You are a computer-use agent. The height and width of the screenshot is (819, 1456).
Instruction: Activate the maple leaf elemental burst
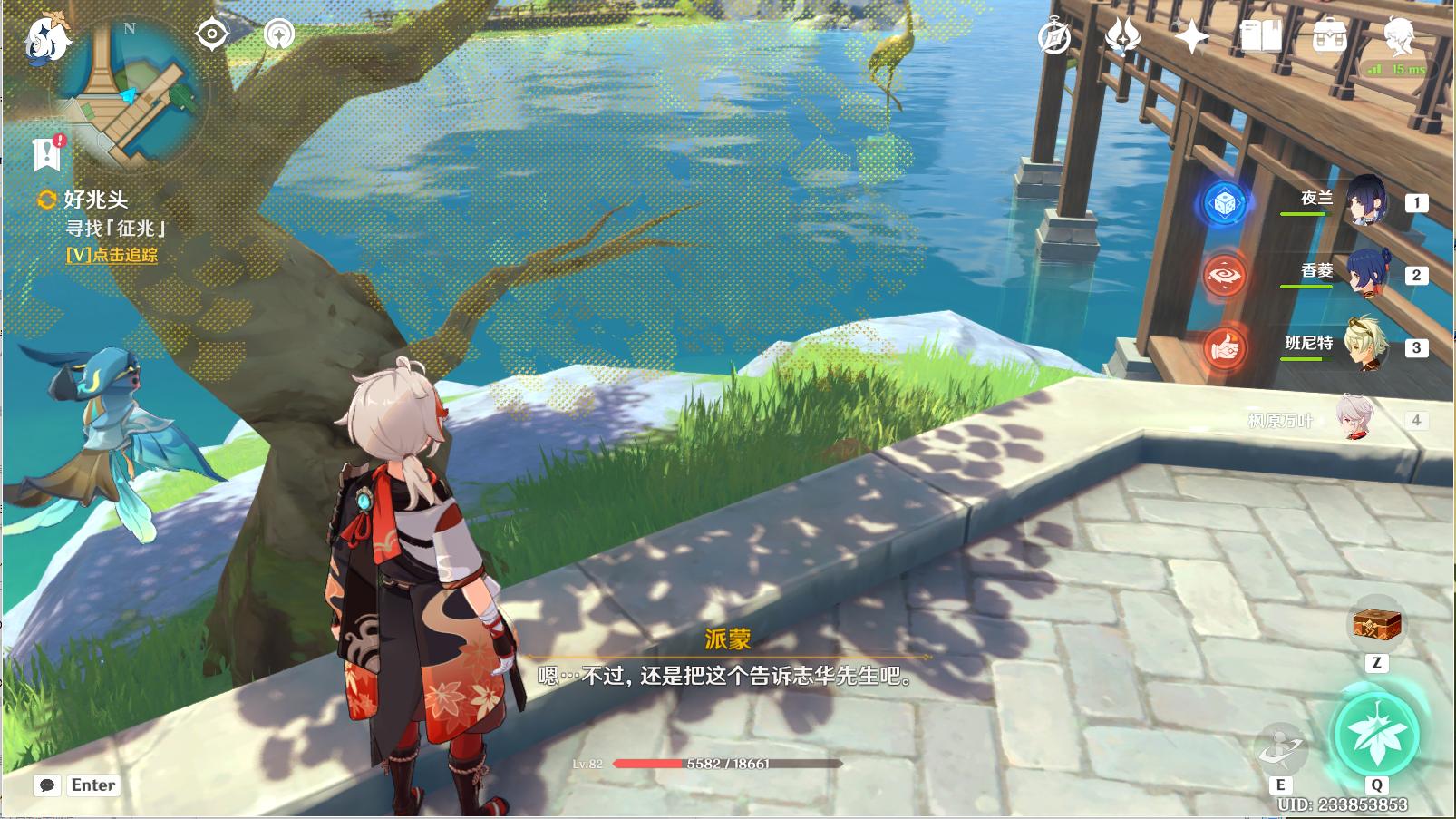click(1375, 734)
